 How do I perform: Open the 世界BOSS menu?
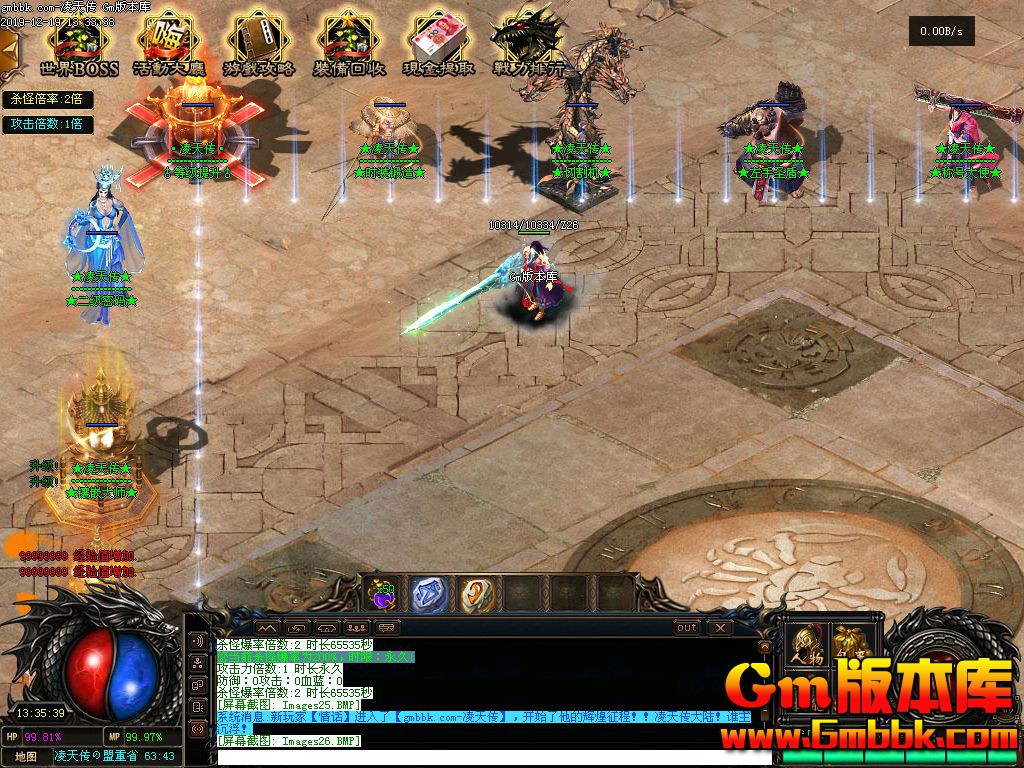pyautogui.click(x=79, y=45)
